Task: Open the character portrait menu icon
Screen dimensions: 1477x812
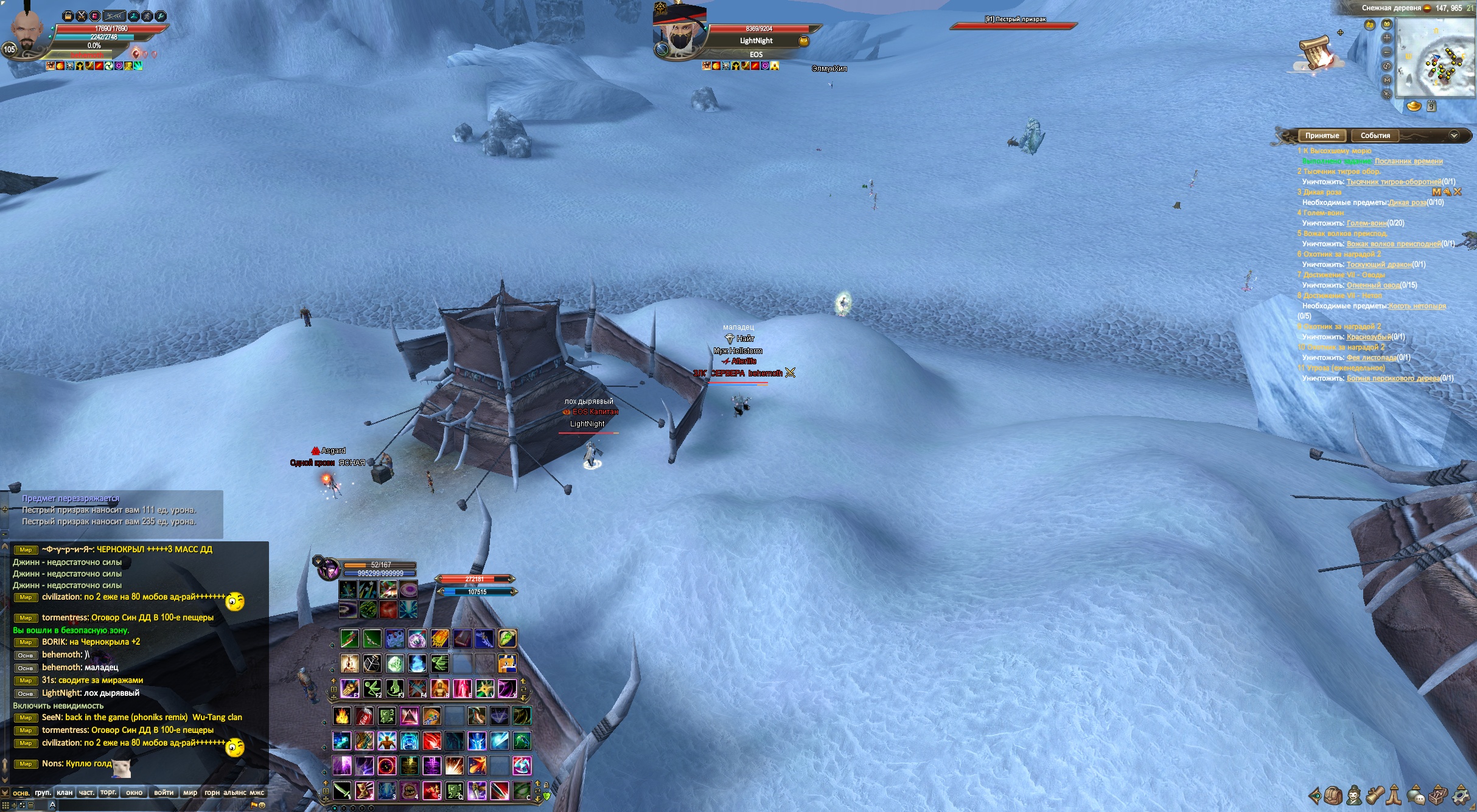Action: [x=1353, y=796]
